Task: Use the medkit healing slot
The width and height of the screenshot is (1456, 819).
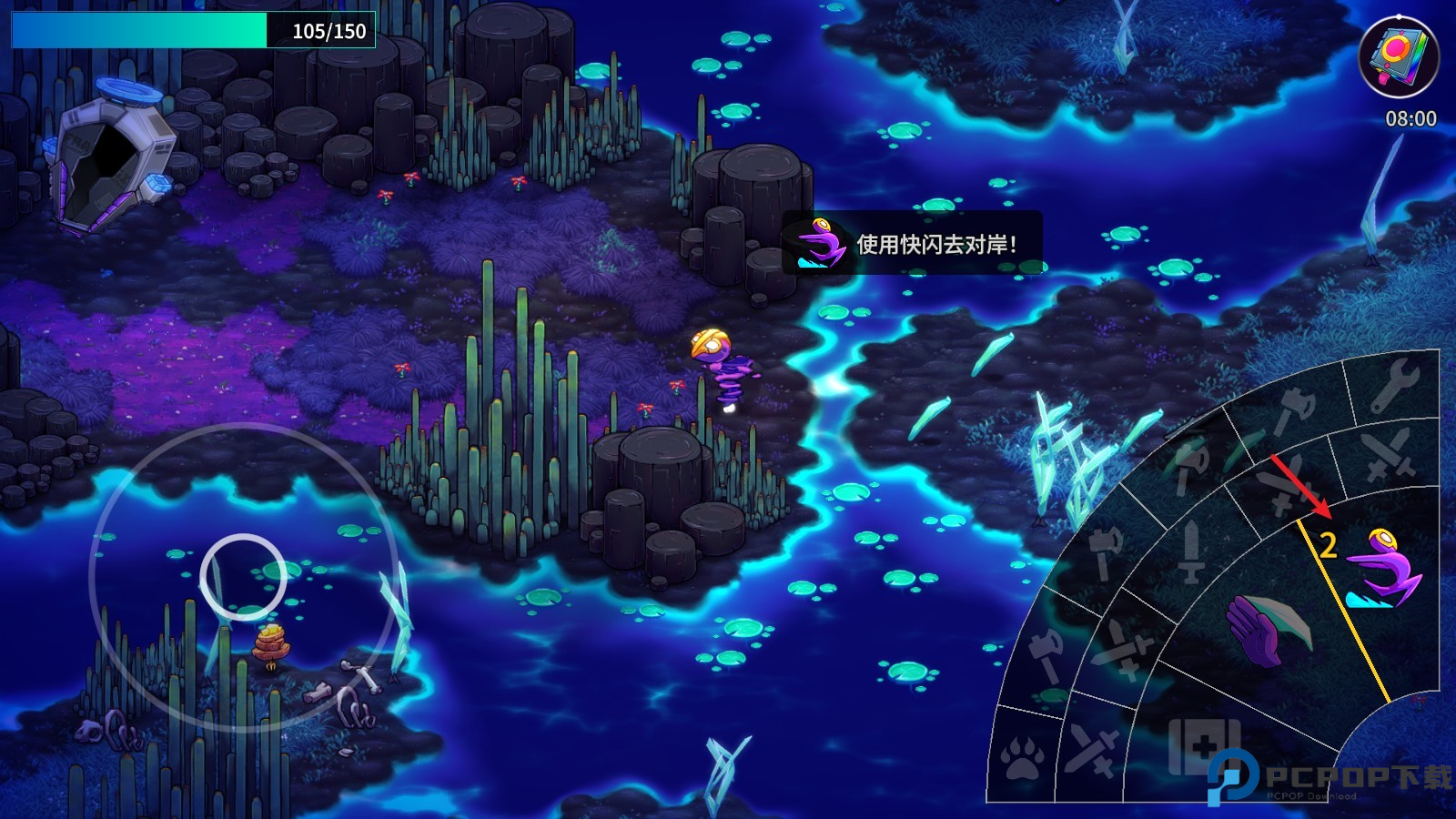Action: 1203,746
